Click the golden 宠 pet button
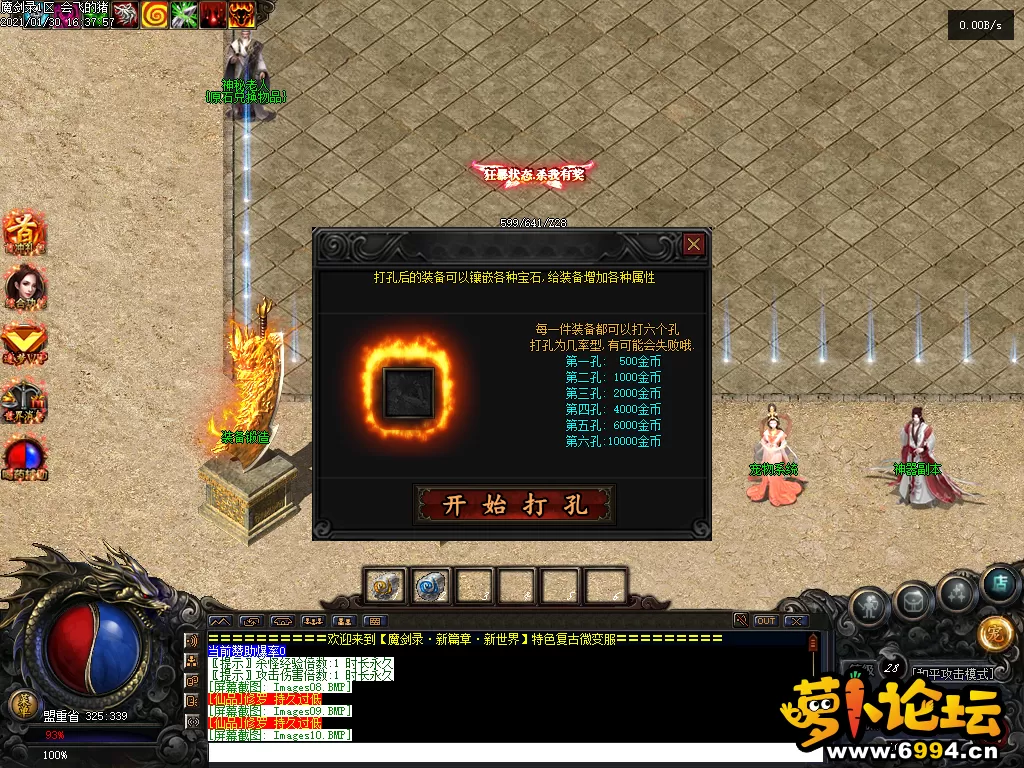Image resolution: width=1024 pixels, height=768 pixels. 994,632
